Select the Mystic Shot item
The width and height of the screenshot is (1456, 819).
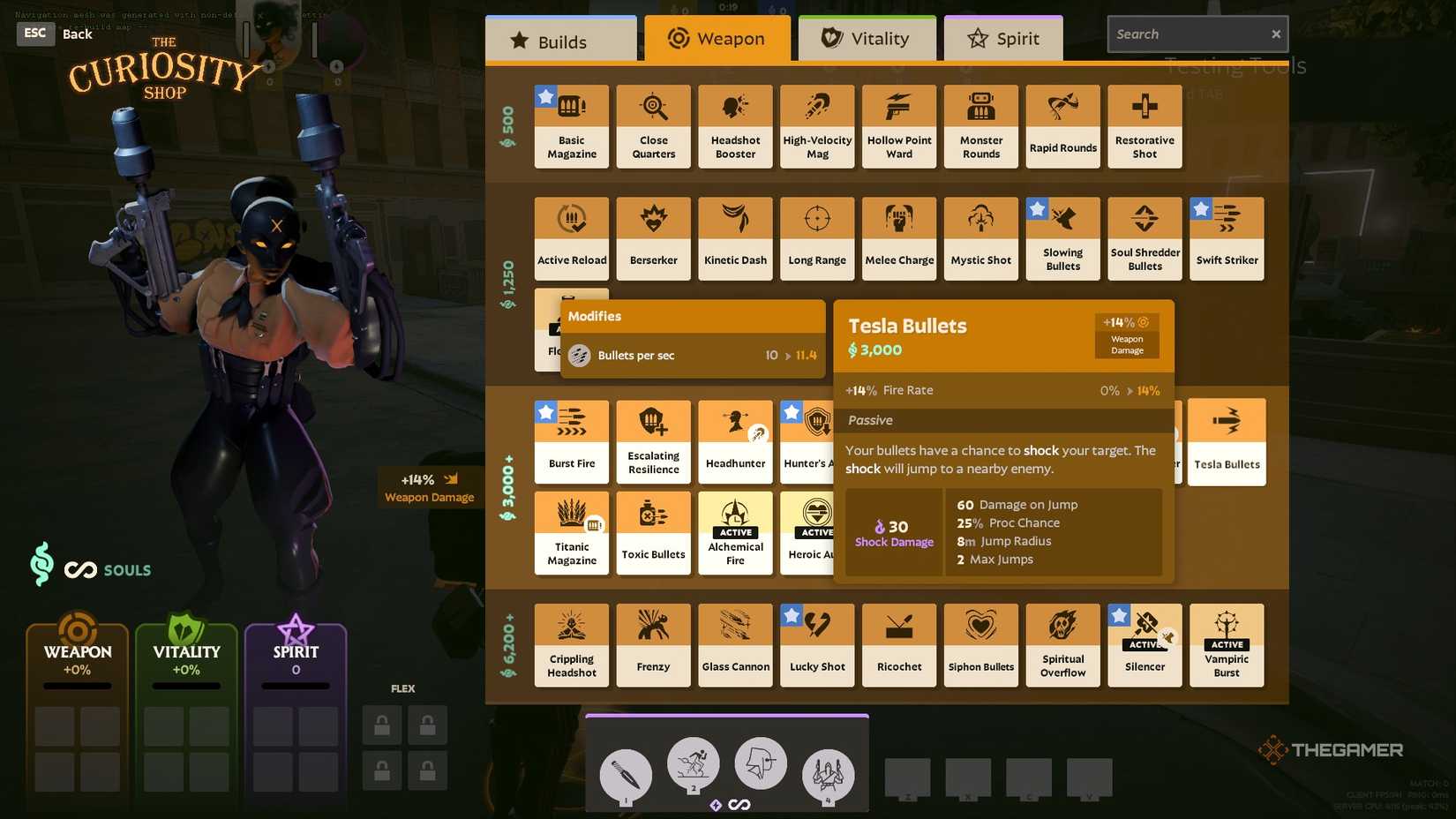click(980, 237)
